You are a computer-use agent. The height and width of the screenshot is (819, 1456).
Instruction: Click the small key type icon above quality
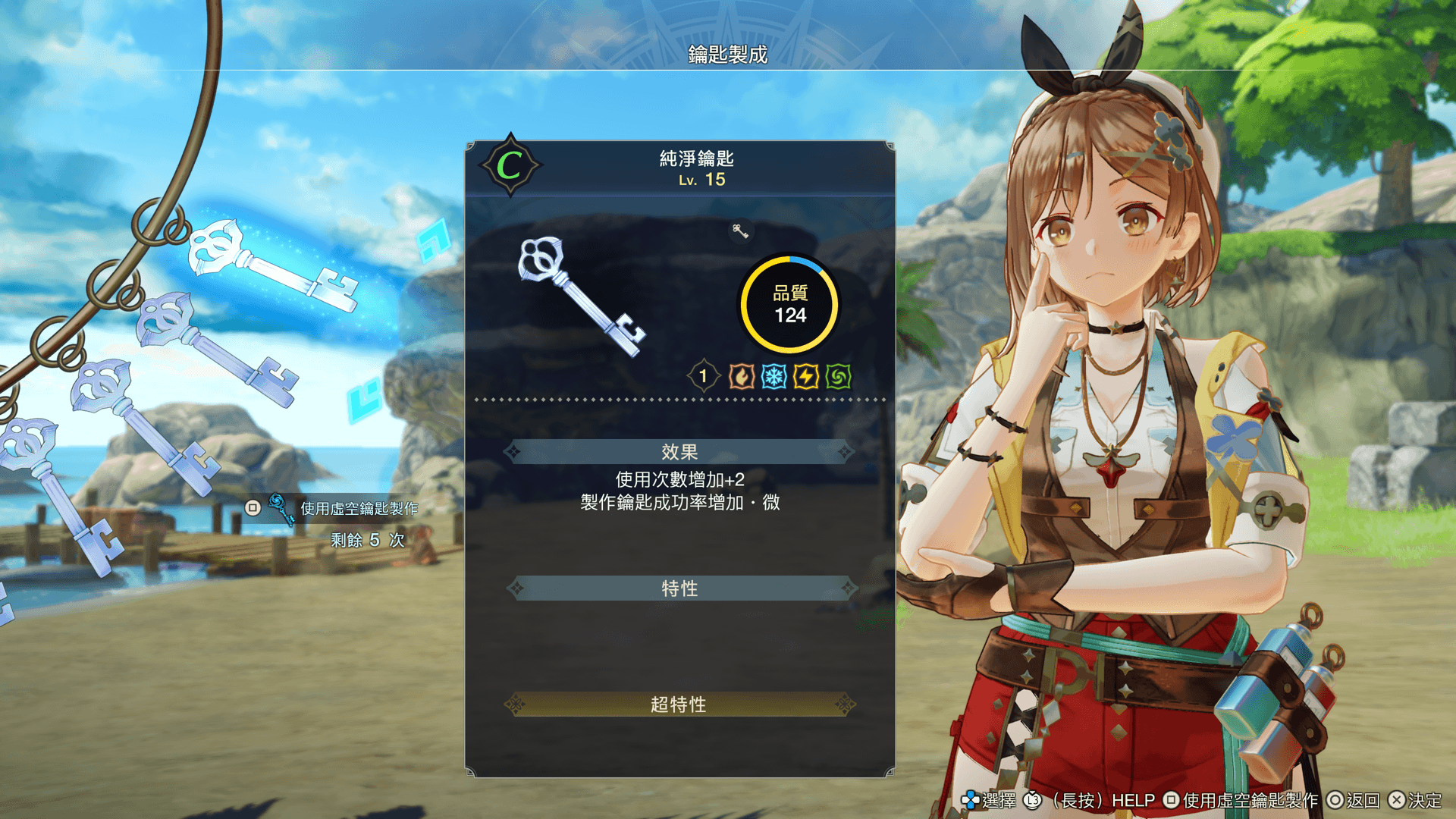pyautogui.click(x=740, y=231)
